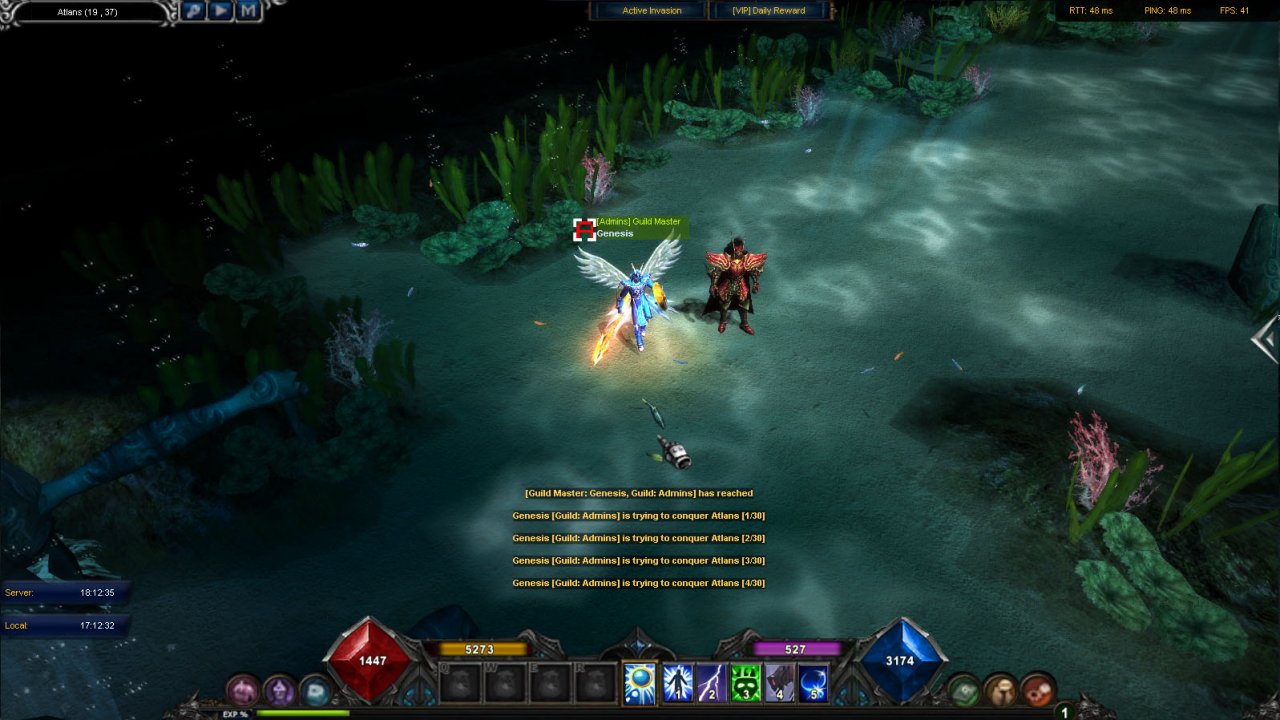Trigger the skill in slot 4
Screen dimensions: 1280x720
point(780,683)
